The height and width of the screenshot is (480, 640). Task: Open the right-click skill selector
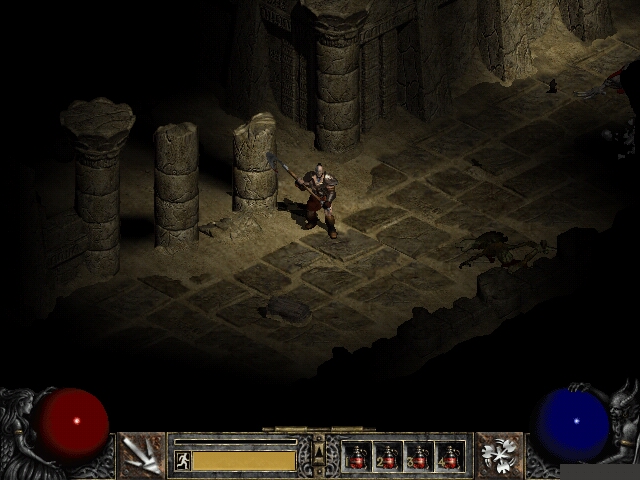click(498, 455)
